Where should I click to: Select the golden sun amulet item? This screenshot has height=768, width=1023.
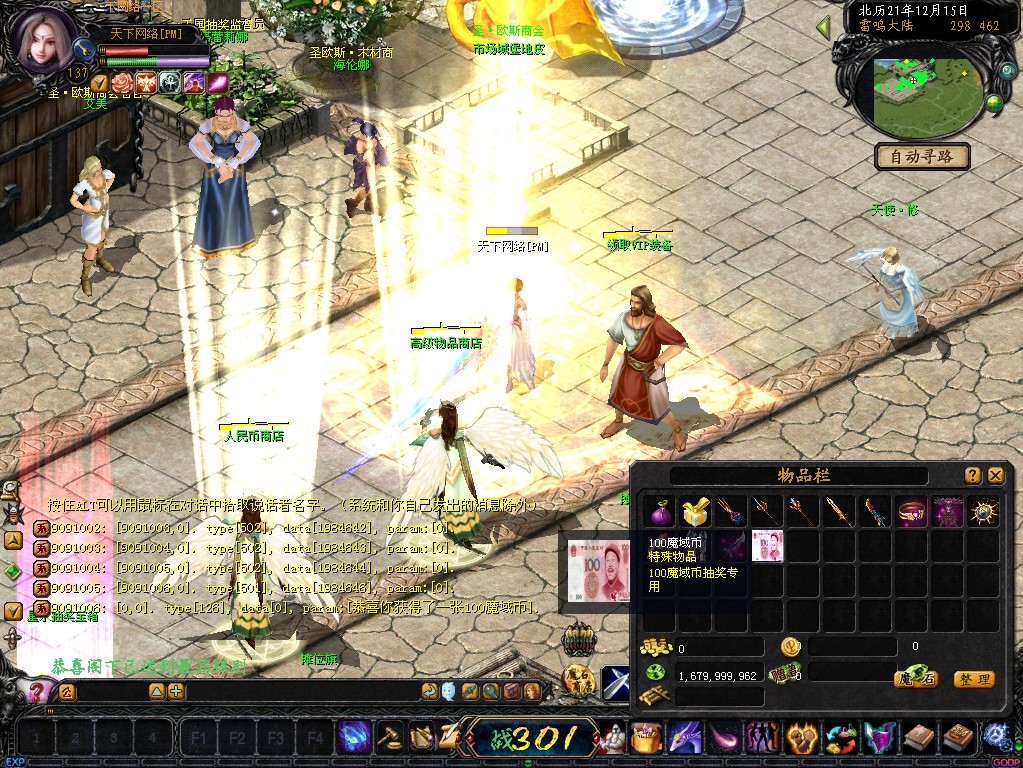tap(984, 512)
